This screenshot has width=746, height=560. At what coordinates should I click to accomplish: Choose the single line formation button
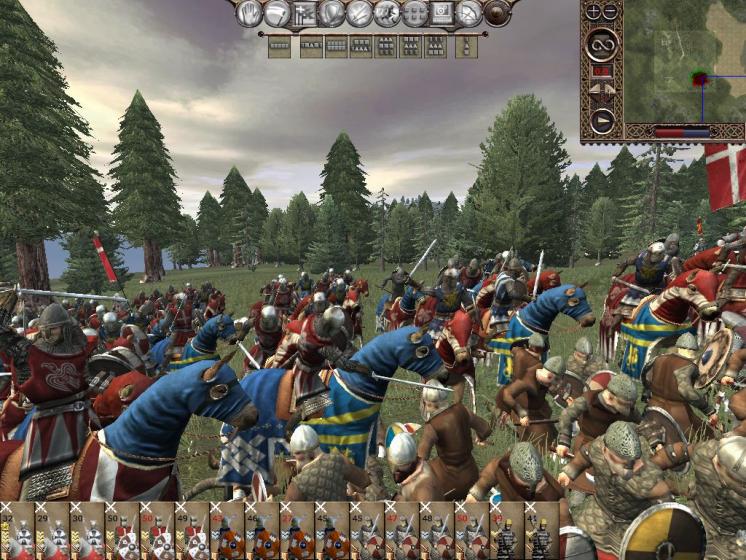click(280, 46)
